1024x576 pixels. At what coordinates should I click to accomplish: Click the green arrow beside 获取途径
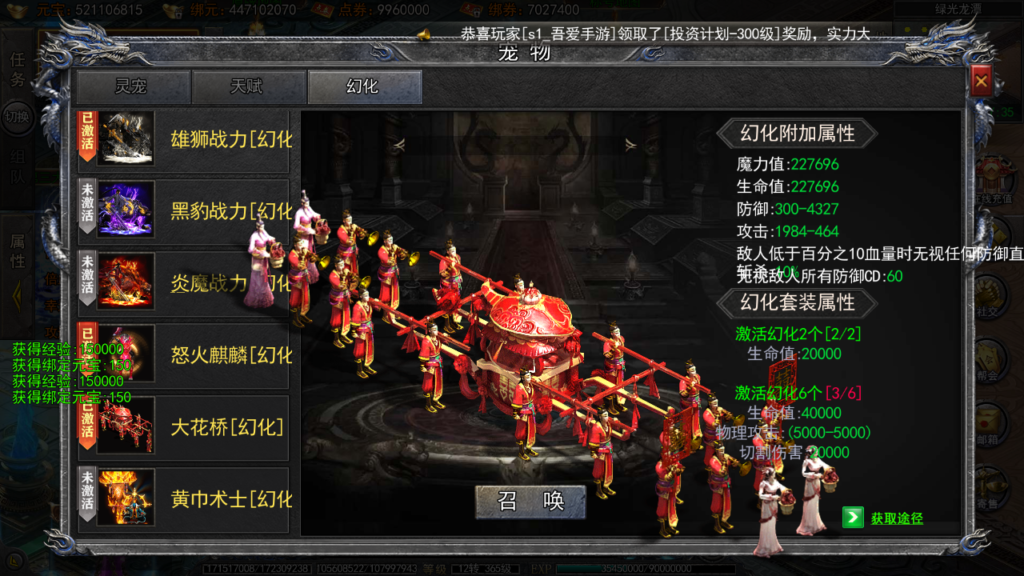pyautogui.click(x=852, y=517)
